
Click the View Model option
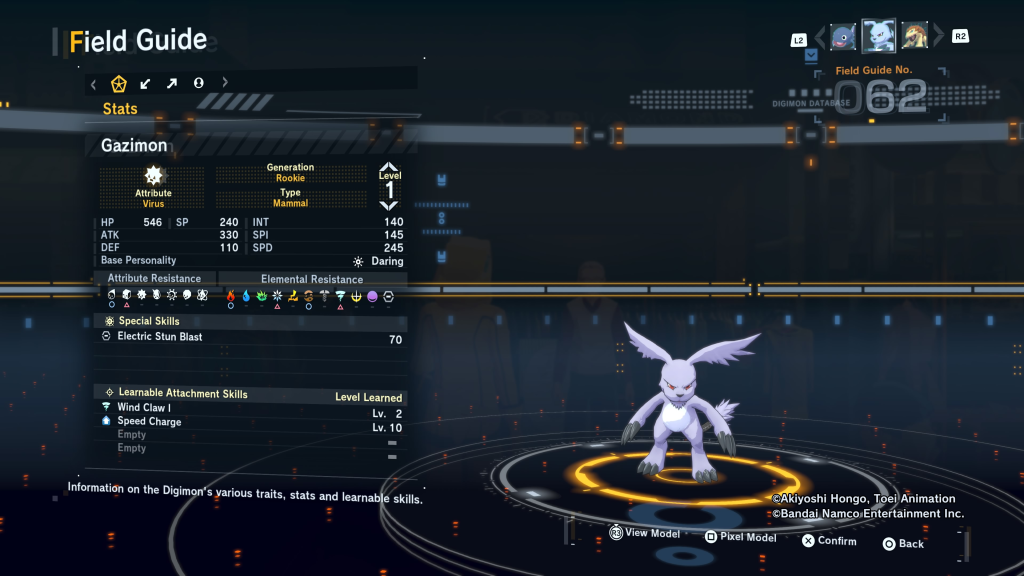[x=644, y=534]
